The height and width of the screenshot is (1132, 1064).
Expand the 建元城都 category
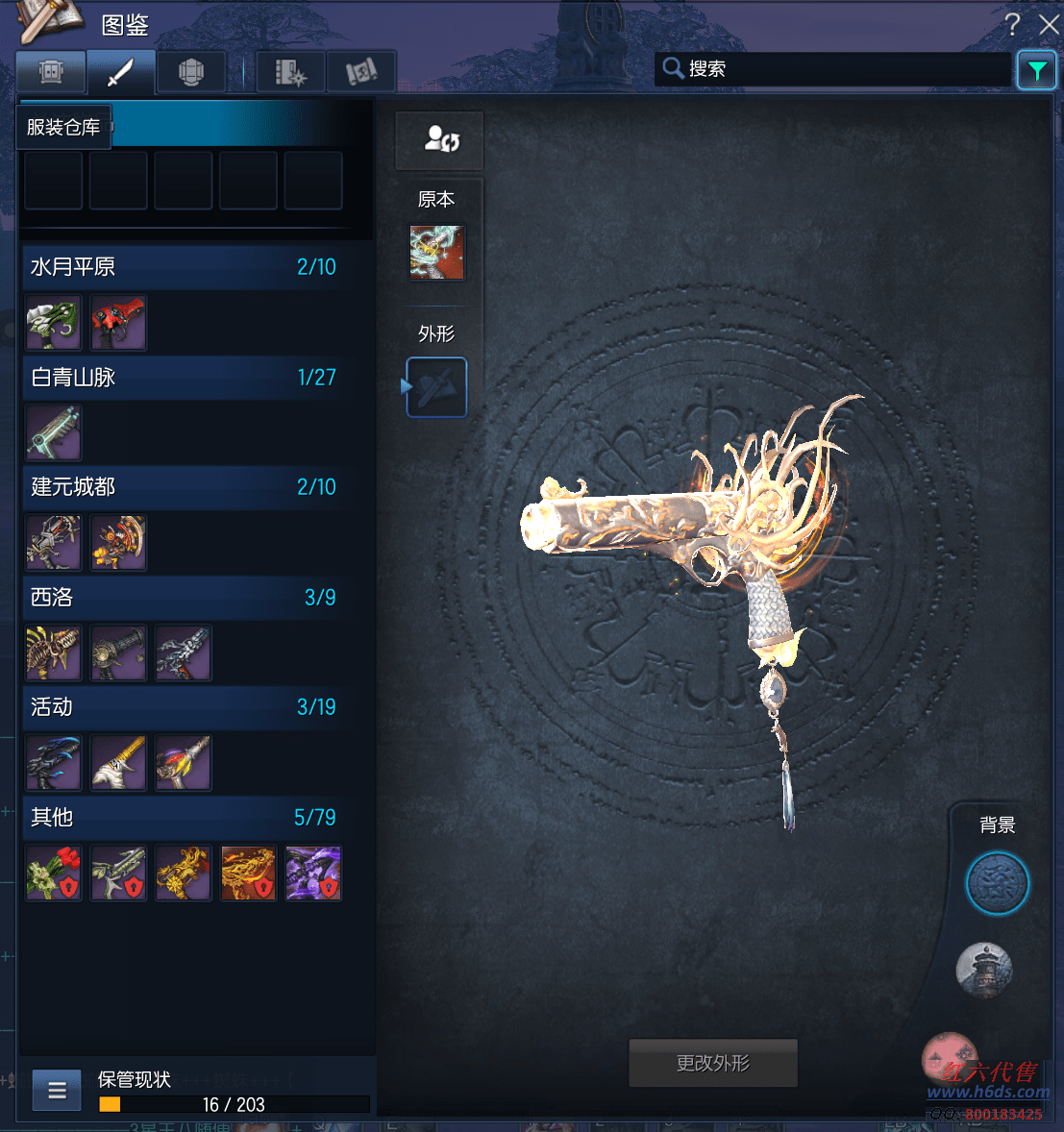pos(183,487)
